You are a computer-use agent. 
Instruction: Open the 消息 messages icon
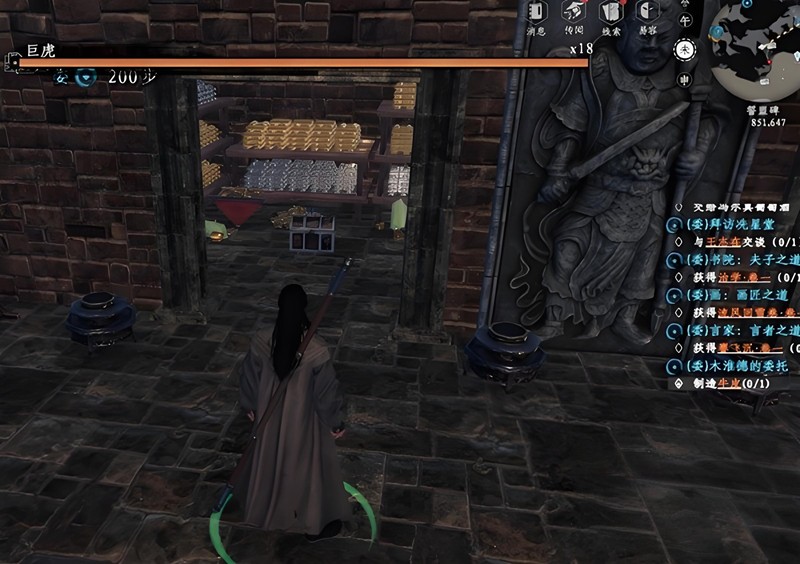tap(535, 14)
